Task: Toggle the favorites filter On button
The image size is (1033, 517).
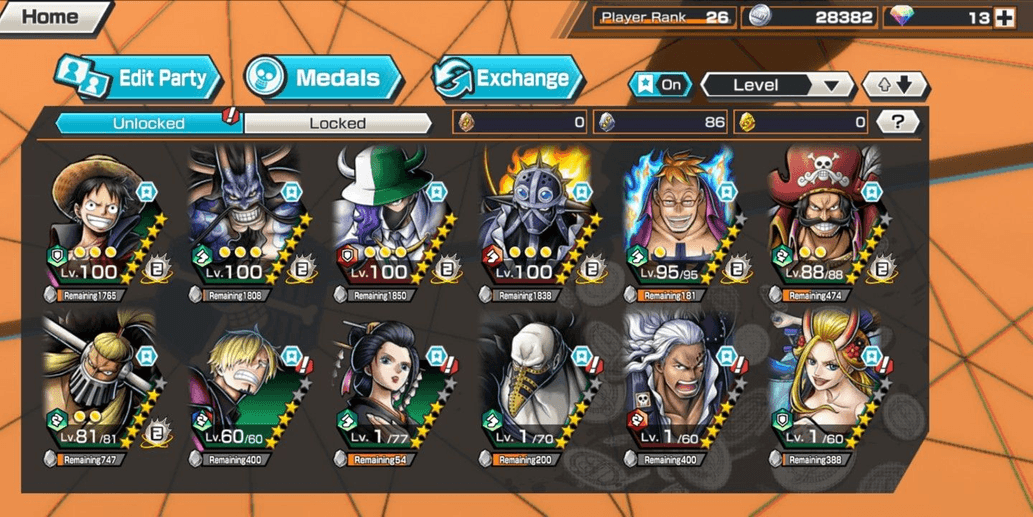Action: pos(660,85)
